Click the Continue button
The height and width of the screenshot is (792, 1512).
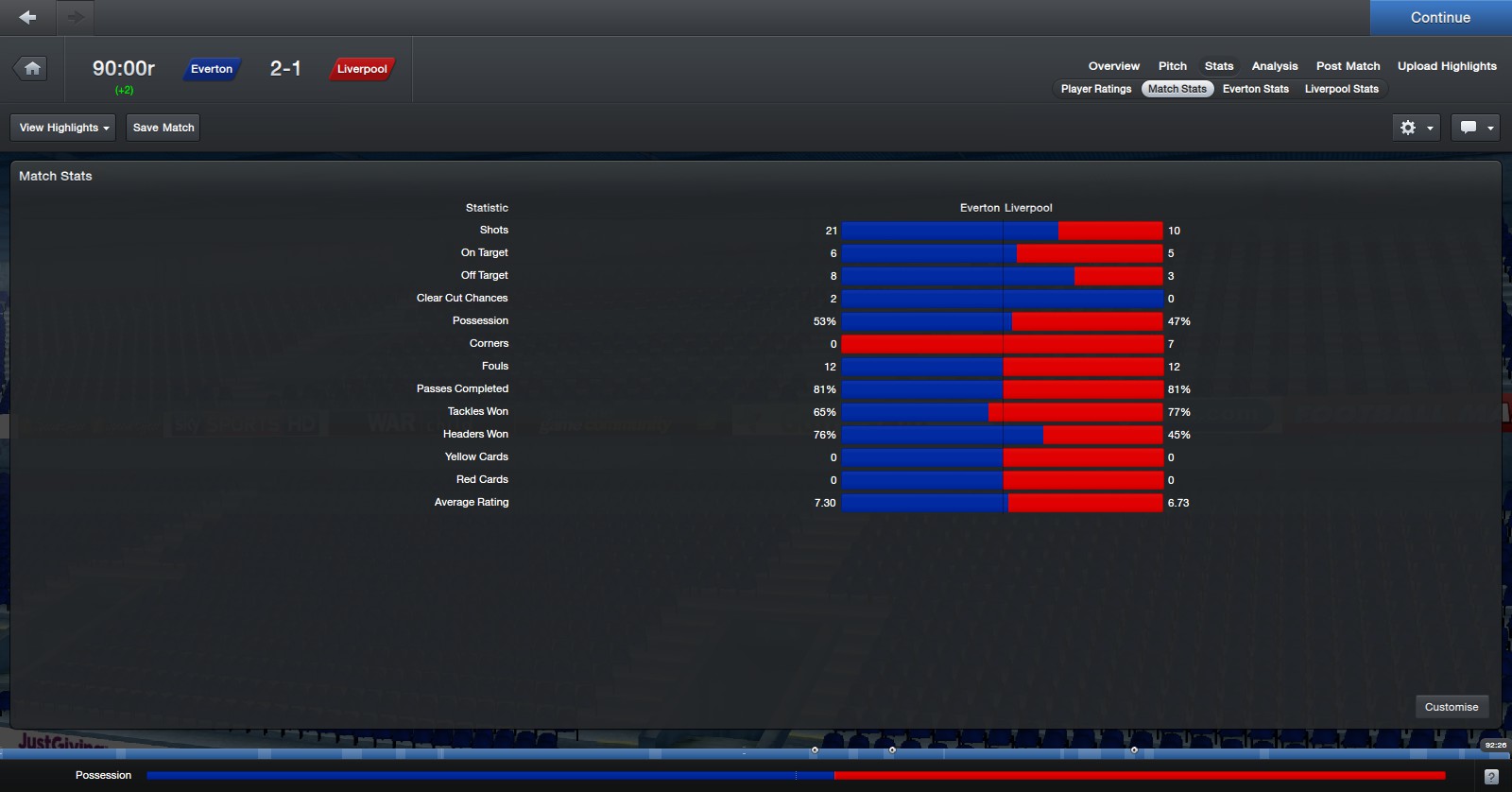pos(1440,18)
